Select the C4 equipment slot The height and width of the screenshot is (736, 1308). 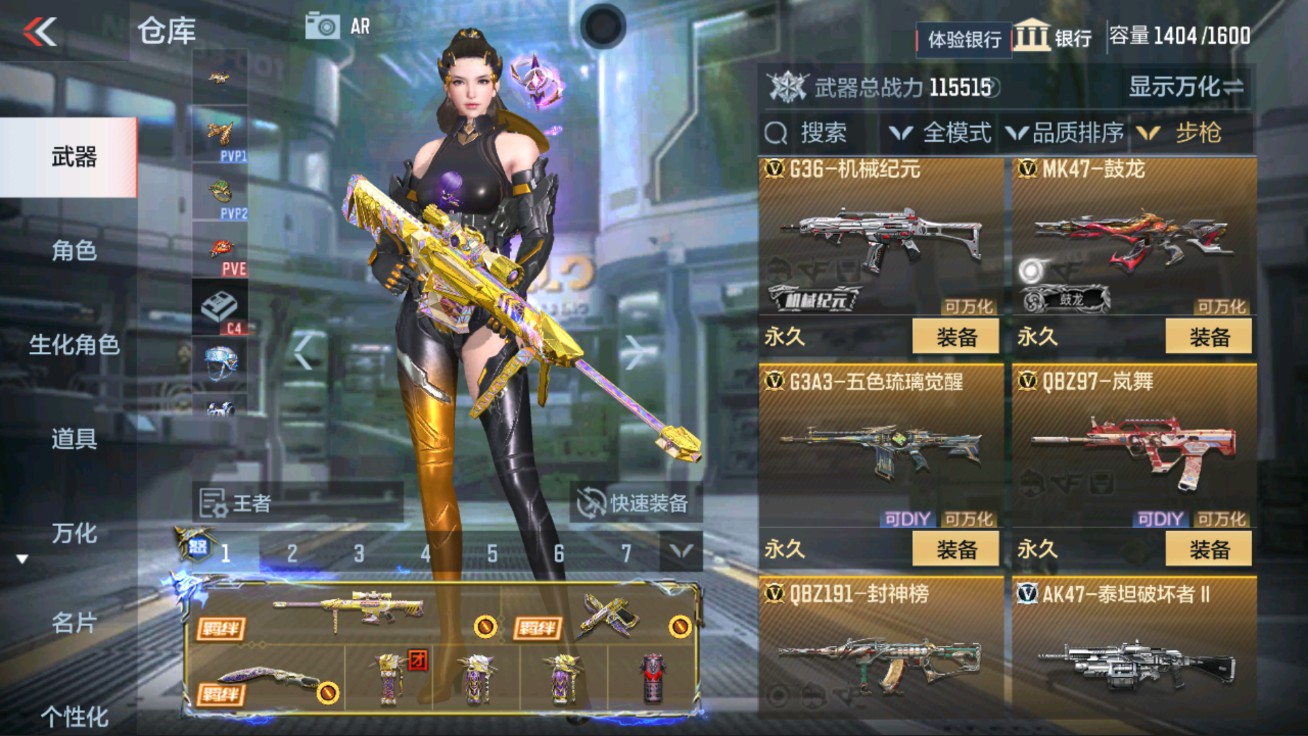220,306
